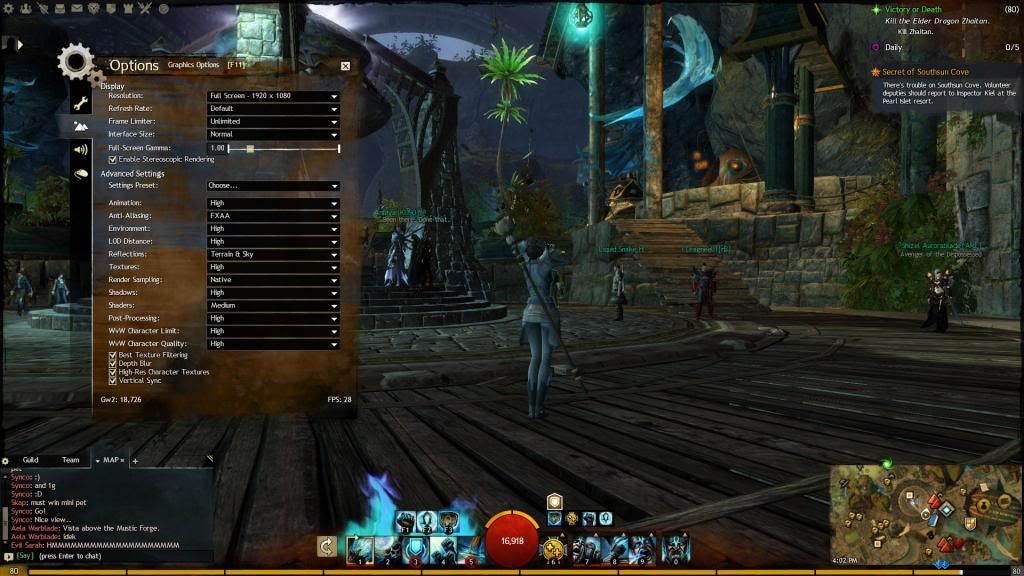Open the general options wrench tab
The width and height of the screenshot is (1024, 576).
coord(80,103)
